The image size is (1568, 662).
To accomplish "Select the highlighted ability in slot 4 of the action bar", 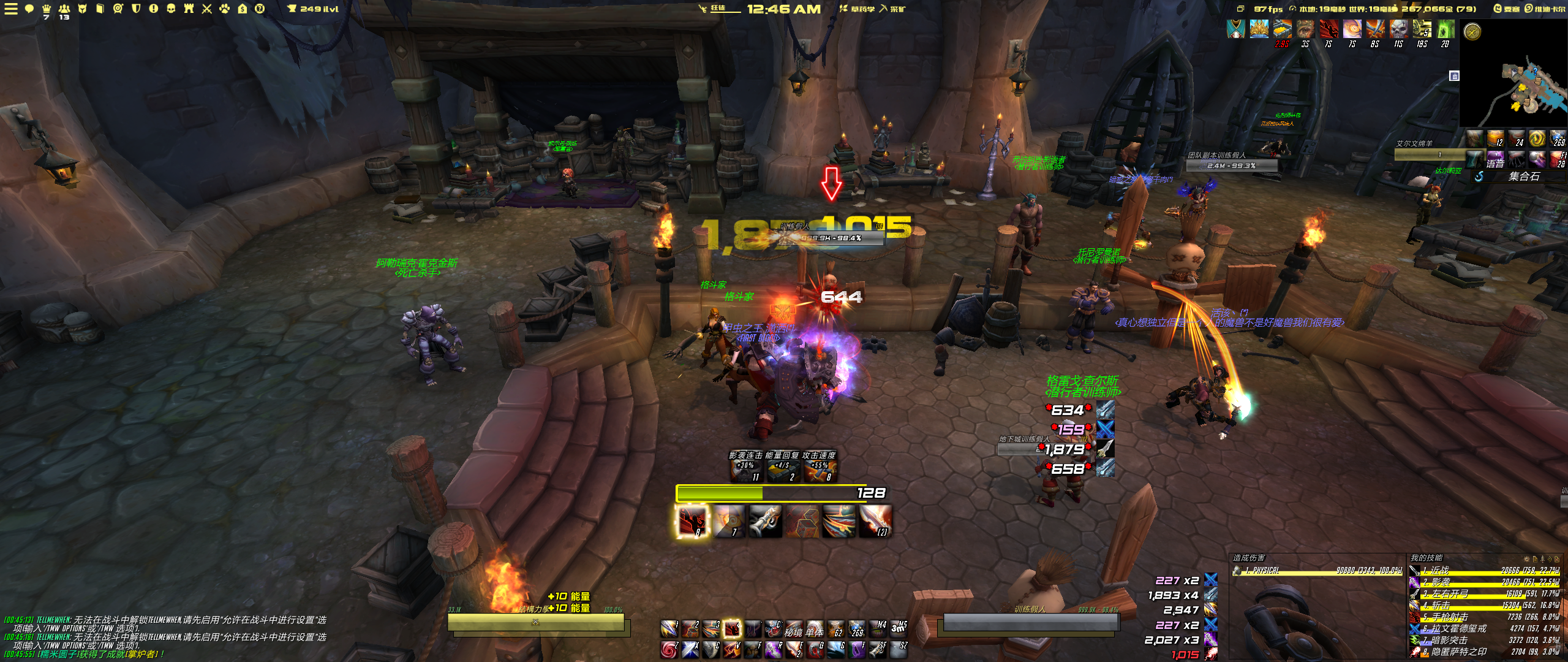I will pos(732,629).
